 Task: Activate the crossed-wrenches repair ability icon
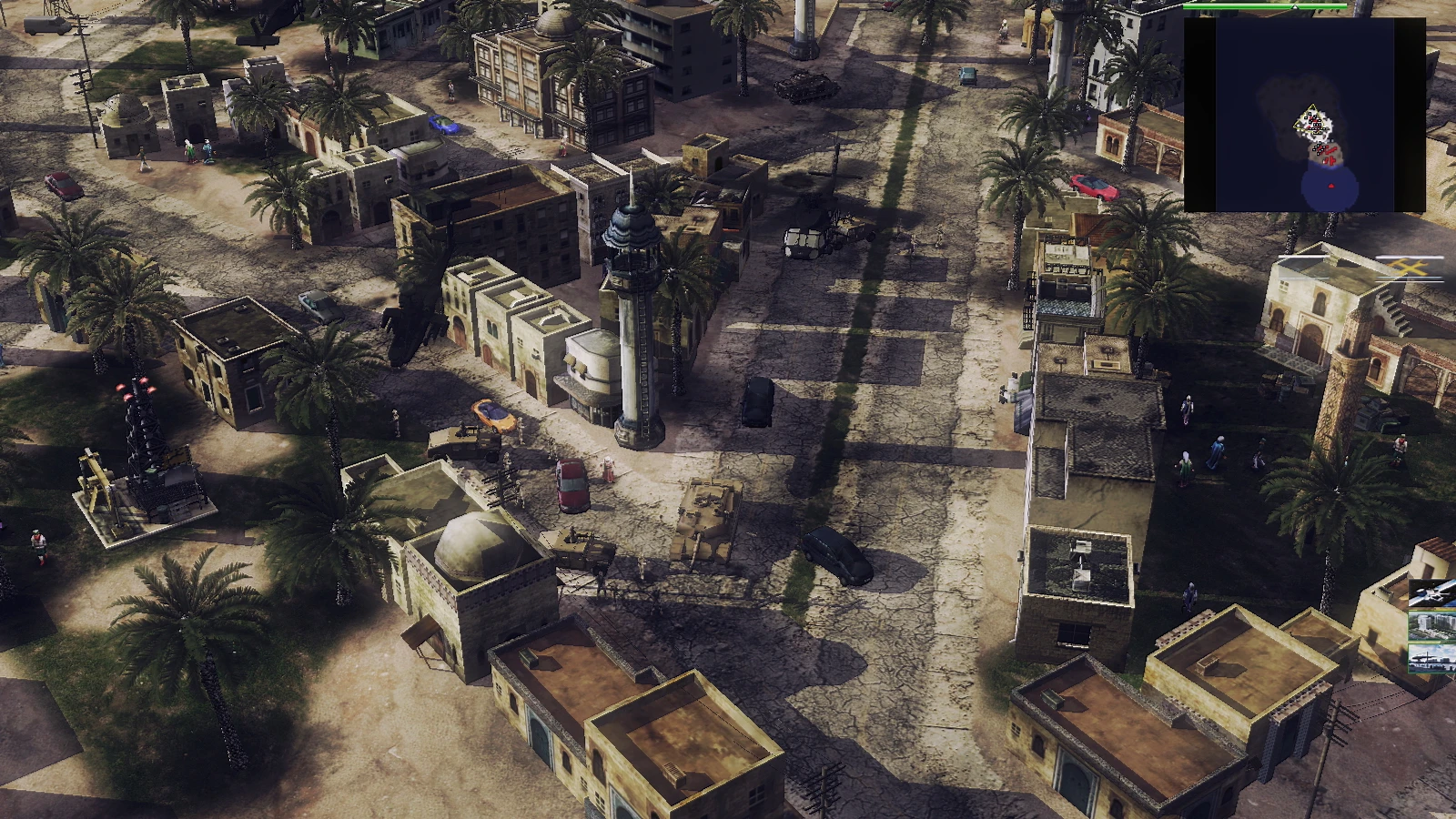(1409, 268)
